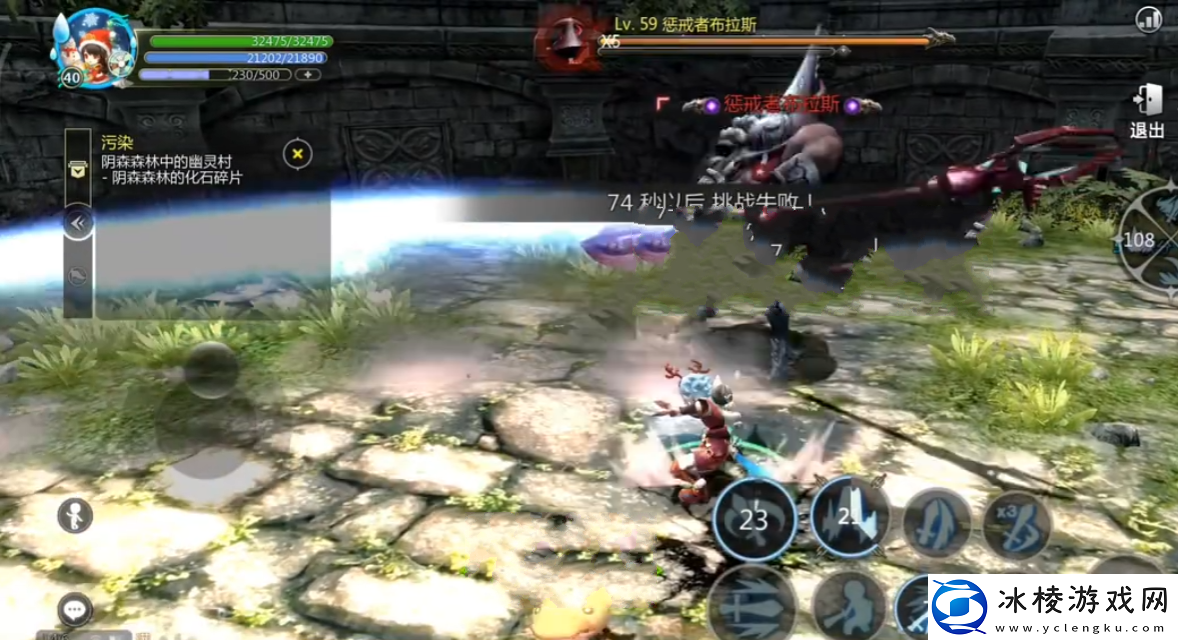Close the quest tracker with the yellow X
Viewport: 1178px width, 640px height.
point(297,154)
